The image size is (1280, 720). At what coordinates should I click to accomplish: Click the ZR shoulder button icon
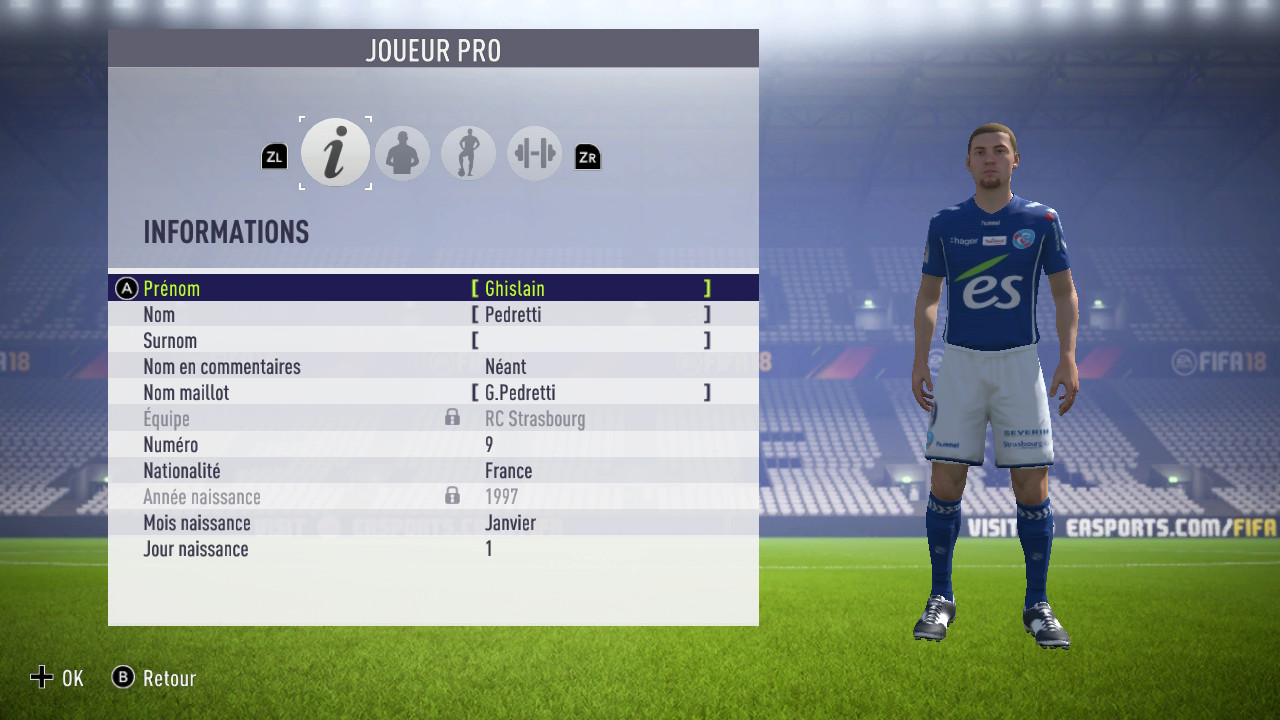(x=587, y=156)
